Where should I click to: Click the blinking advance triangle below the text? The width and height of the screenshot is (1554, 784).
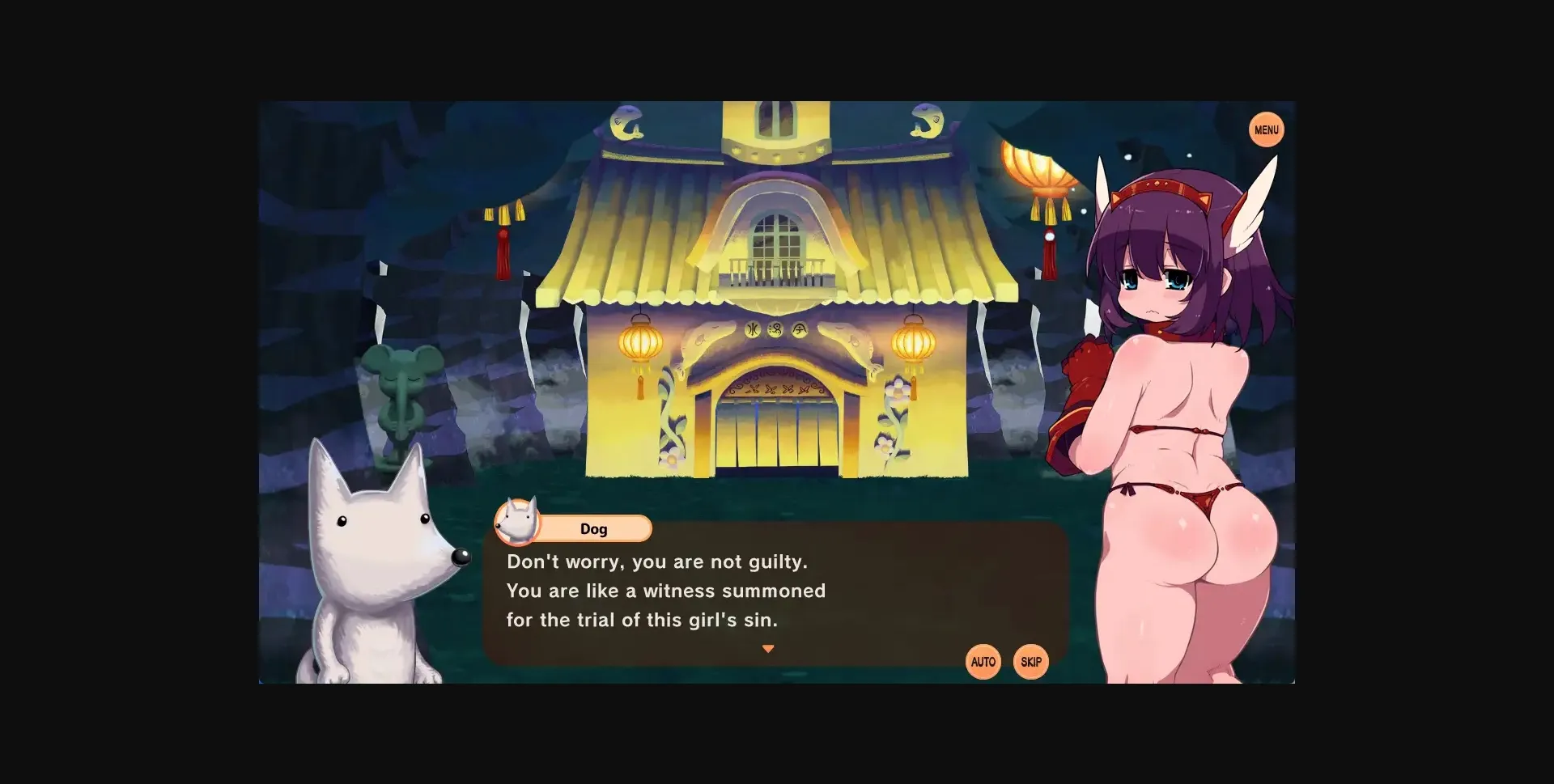(767, 647)
